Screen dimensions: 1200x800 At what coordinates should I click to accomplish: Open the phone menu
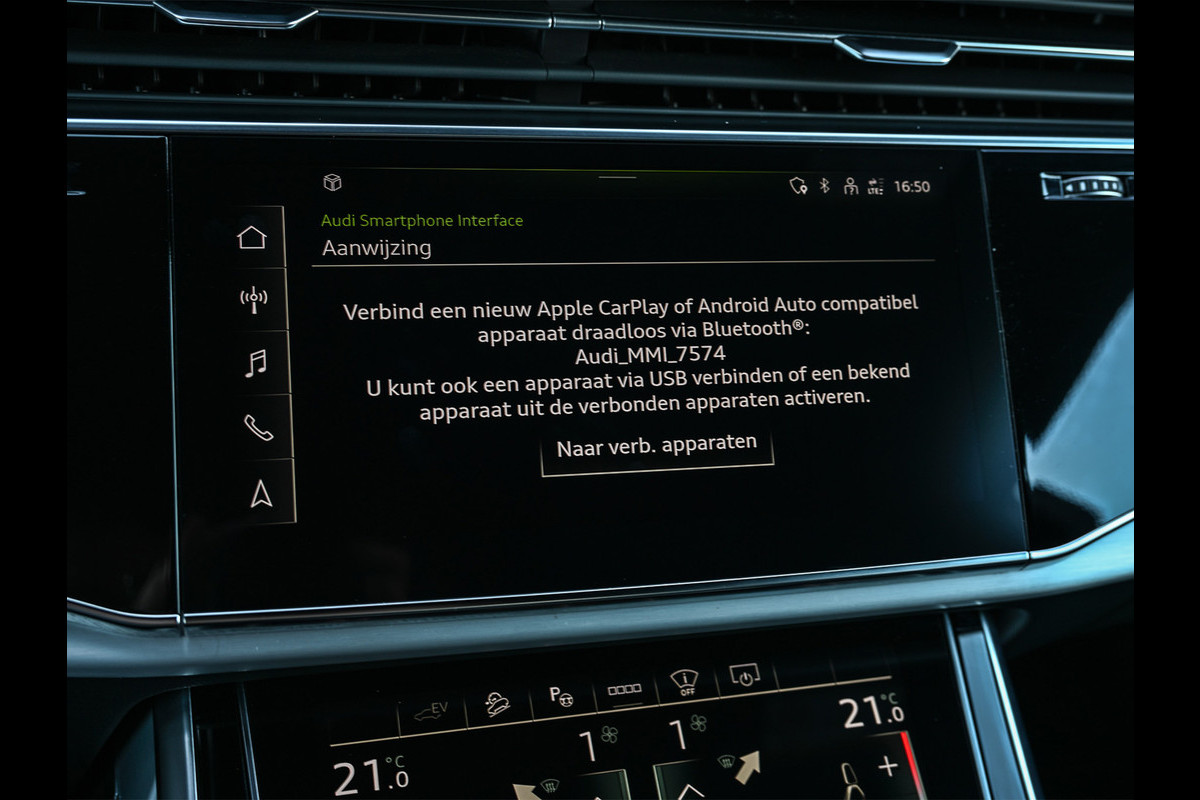tap(258, 427)
